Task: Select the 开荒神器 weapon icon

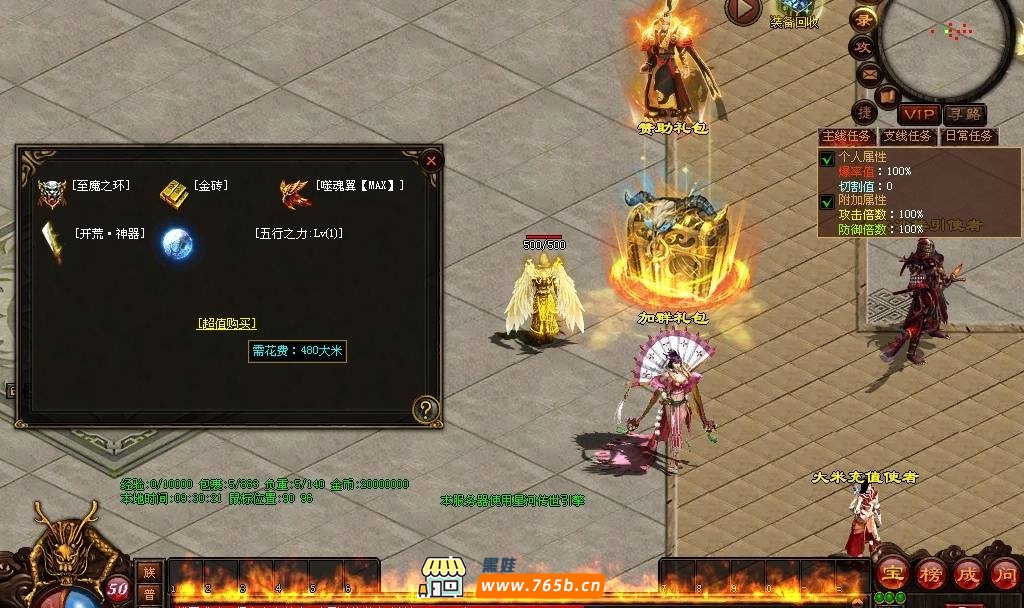Action: [52, 241]
